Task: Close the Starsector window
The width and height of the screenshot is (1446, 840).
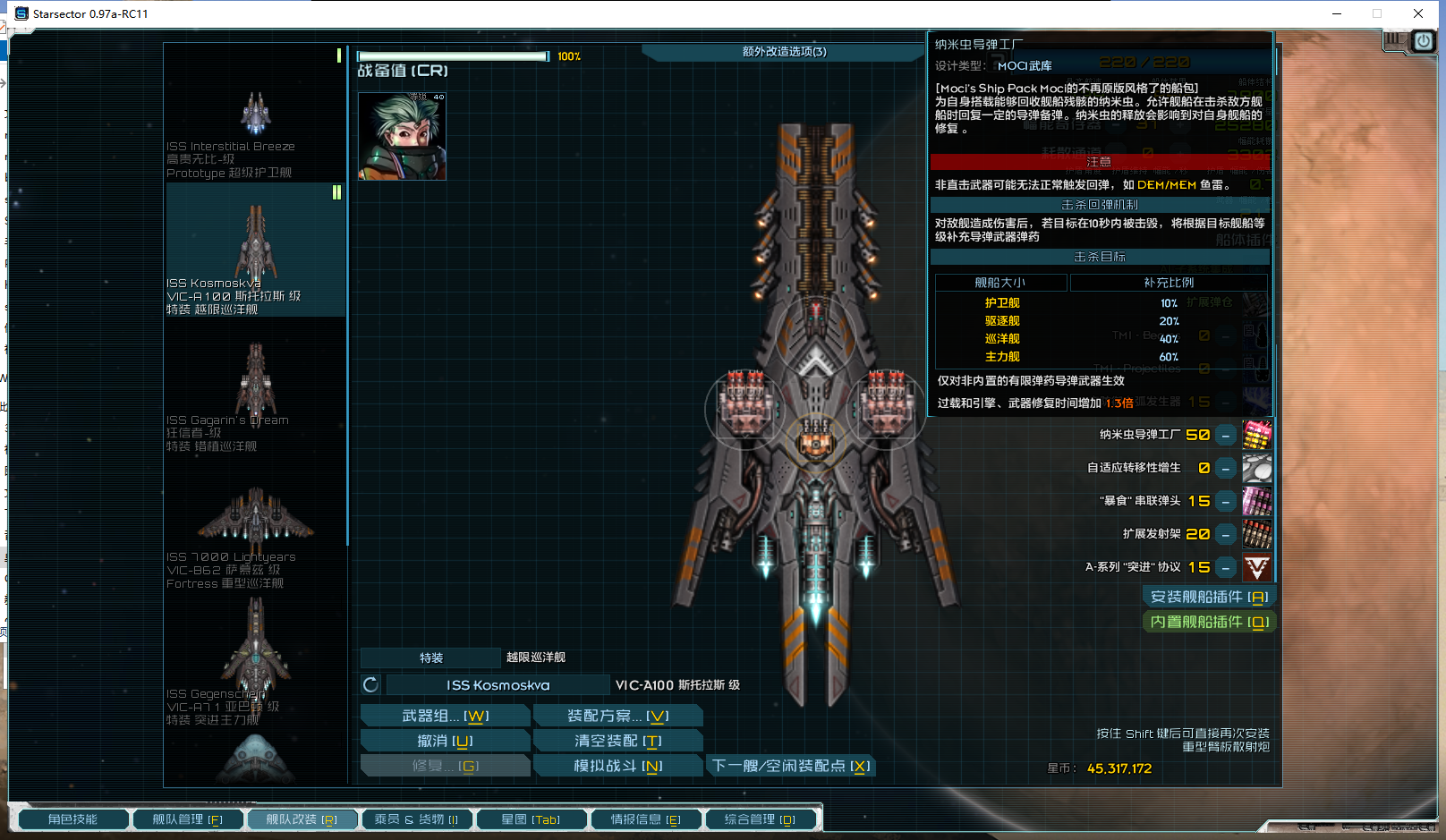Action: click(1418, 13)
